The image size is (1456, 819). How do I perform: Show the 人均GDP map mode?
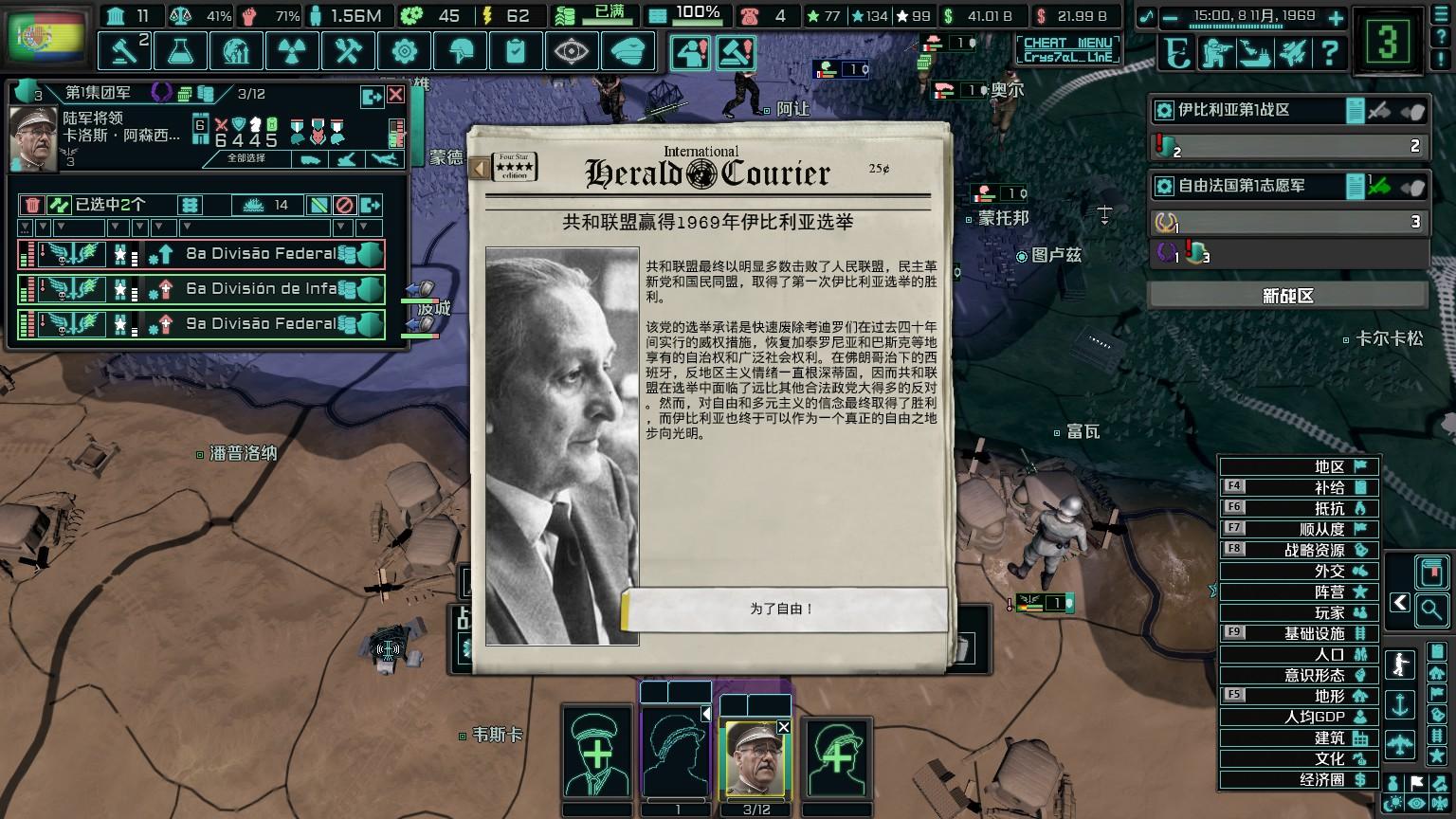tap(1299, 717)
